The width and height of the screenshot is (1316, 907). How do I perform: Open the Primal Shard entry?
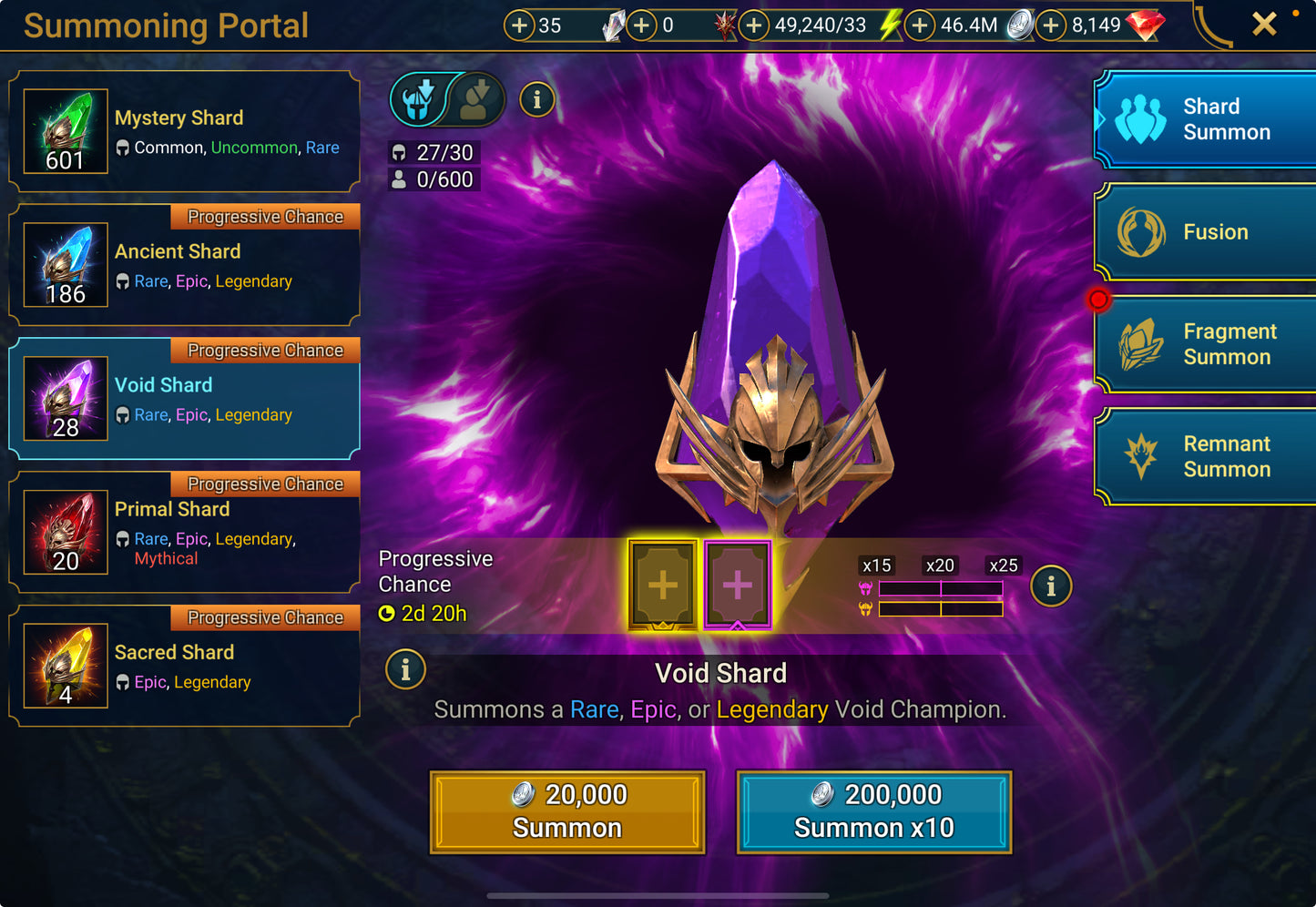(x=182, y=533)
